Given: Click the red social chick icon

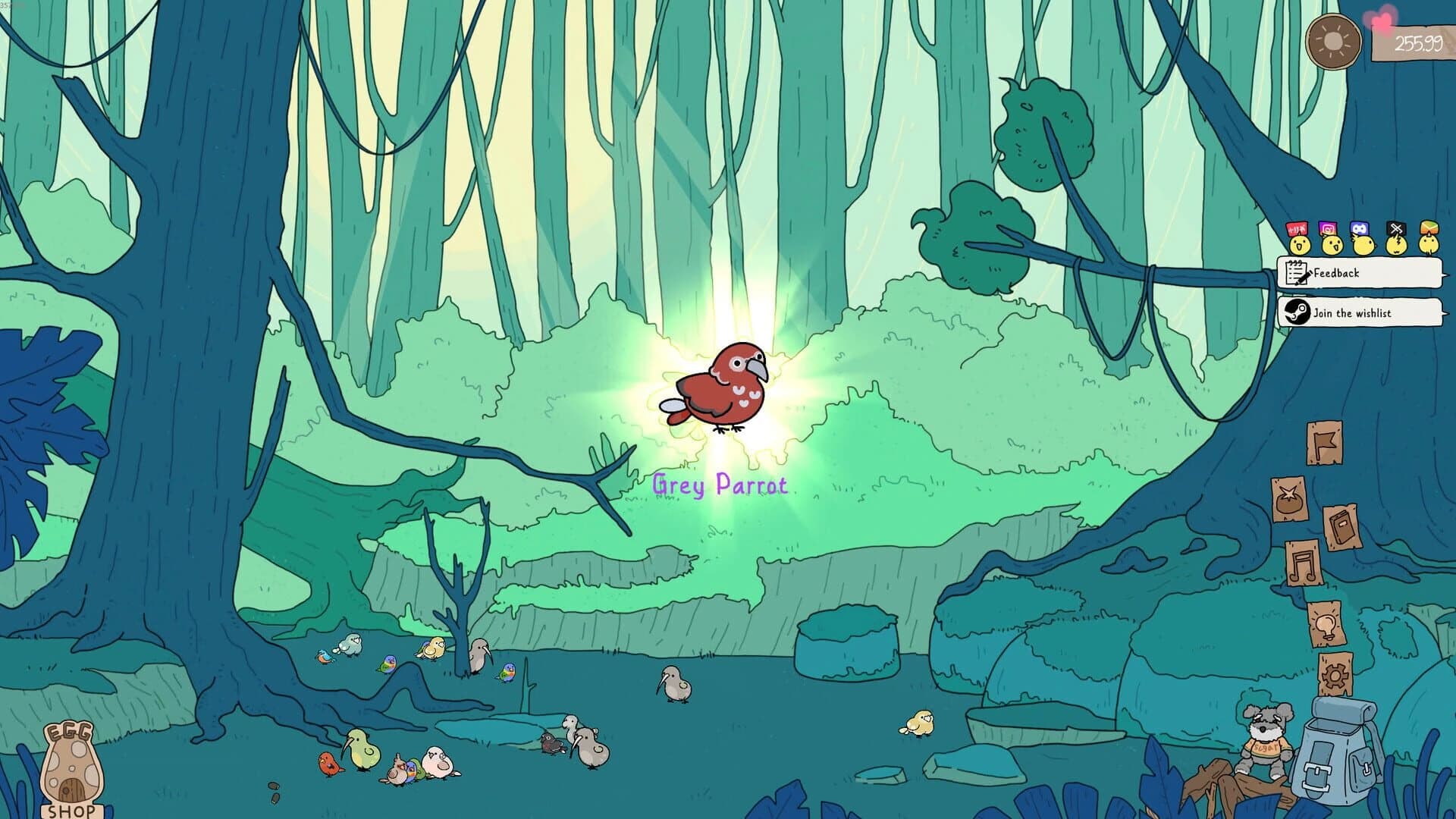Looking at the screenshot, I should (1298, 243).
